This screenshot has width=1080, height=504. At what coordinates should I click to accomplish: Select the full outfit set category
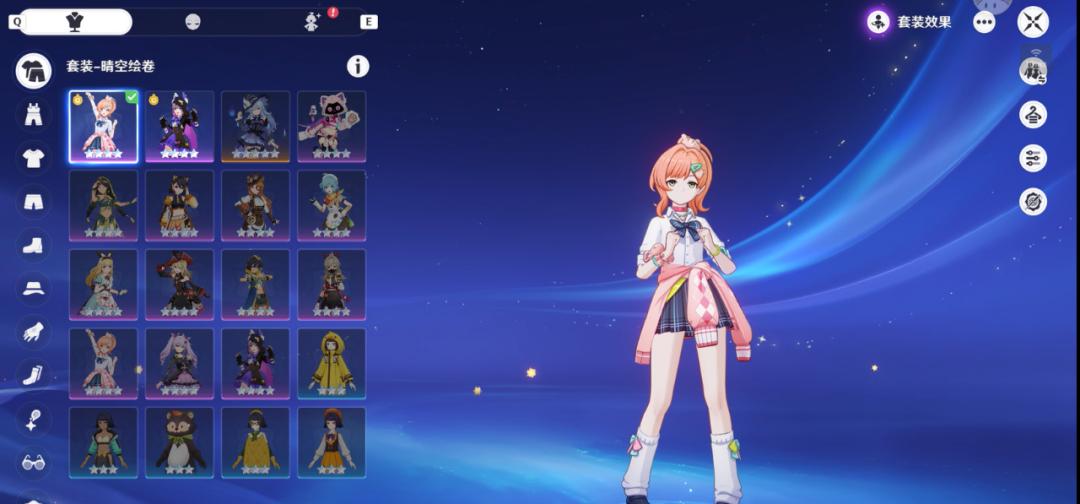pos(33,70)
